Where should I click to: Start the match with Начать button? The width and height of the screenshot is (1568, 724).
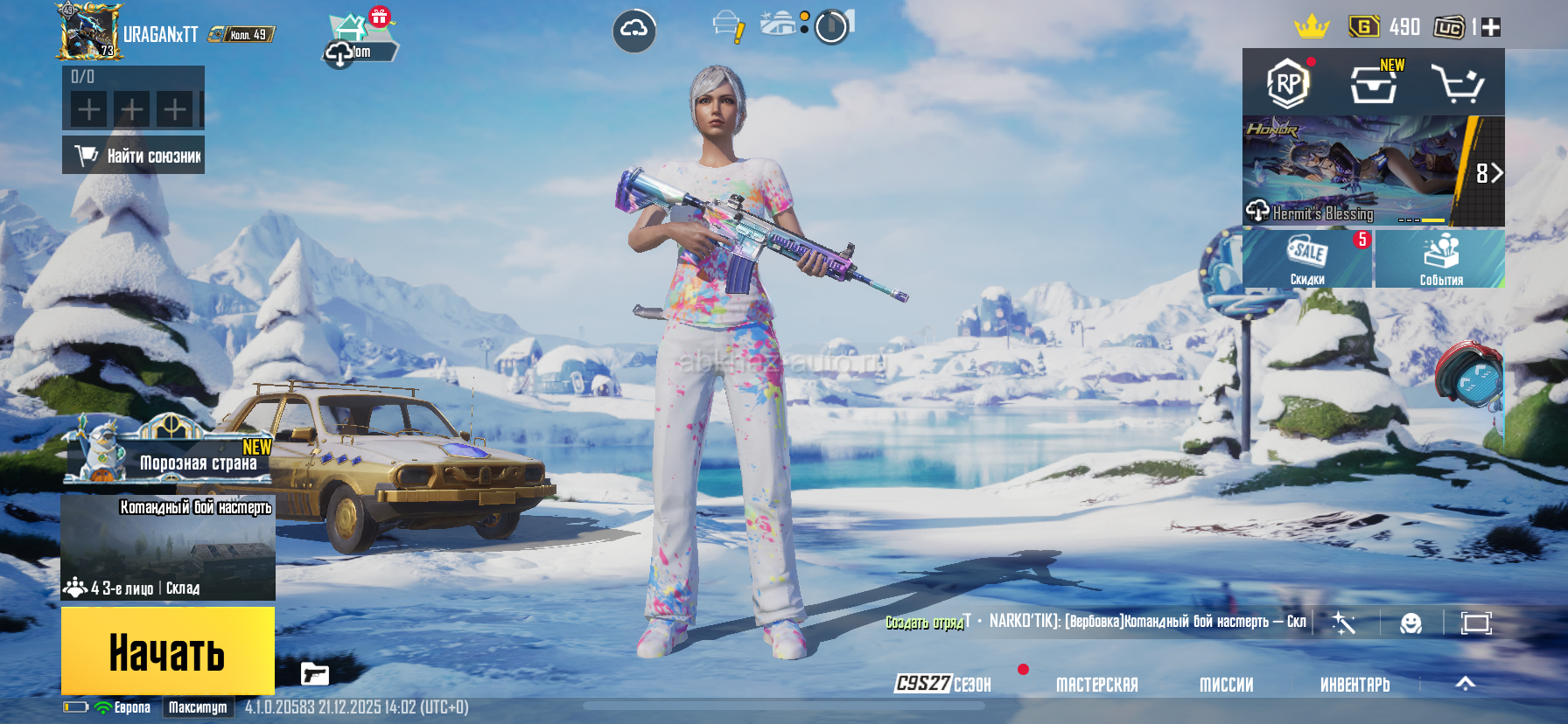coord(167,651)
